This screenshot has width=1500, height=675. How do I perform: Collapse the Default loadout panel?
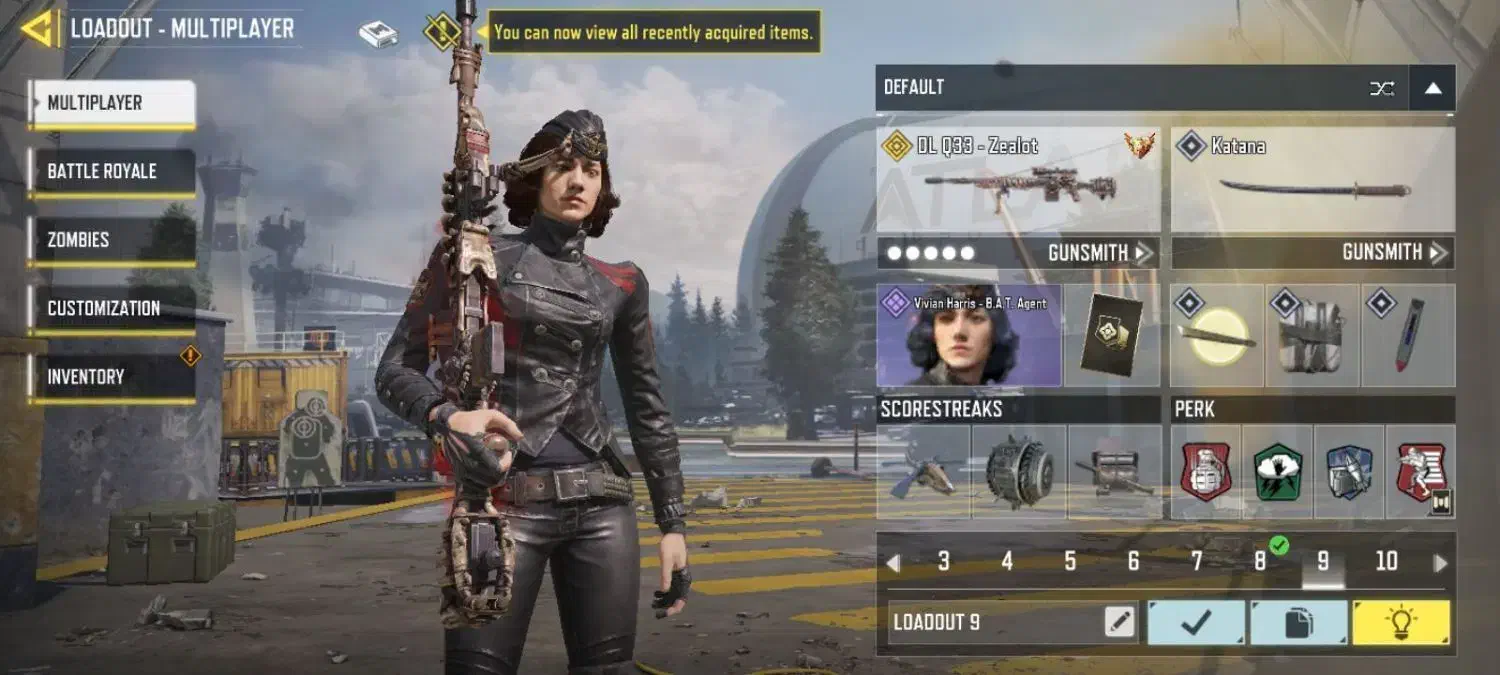[1432, 88]
